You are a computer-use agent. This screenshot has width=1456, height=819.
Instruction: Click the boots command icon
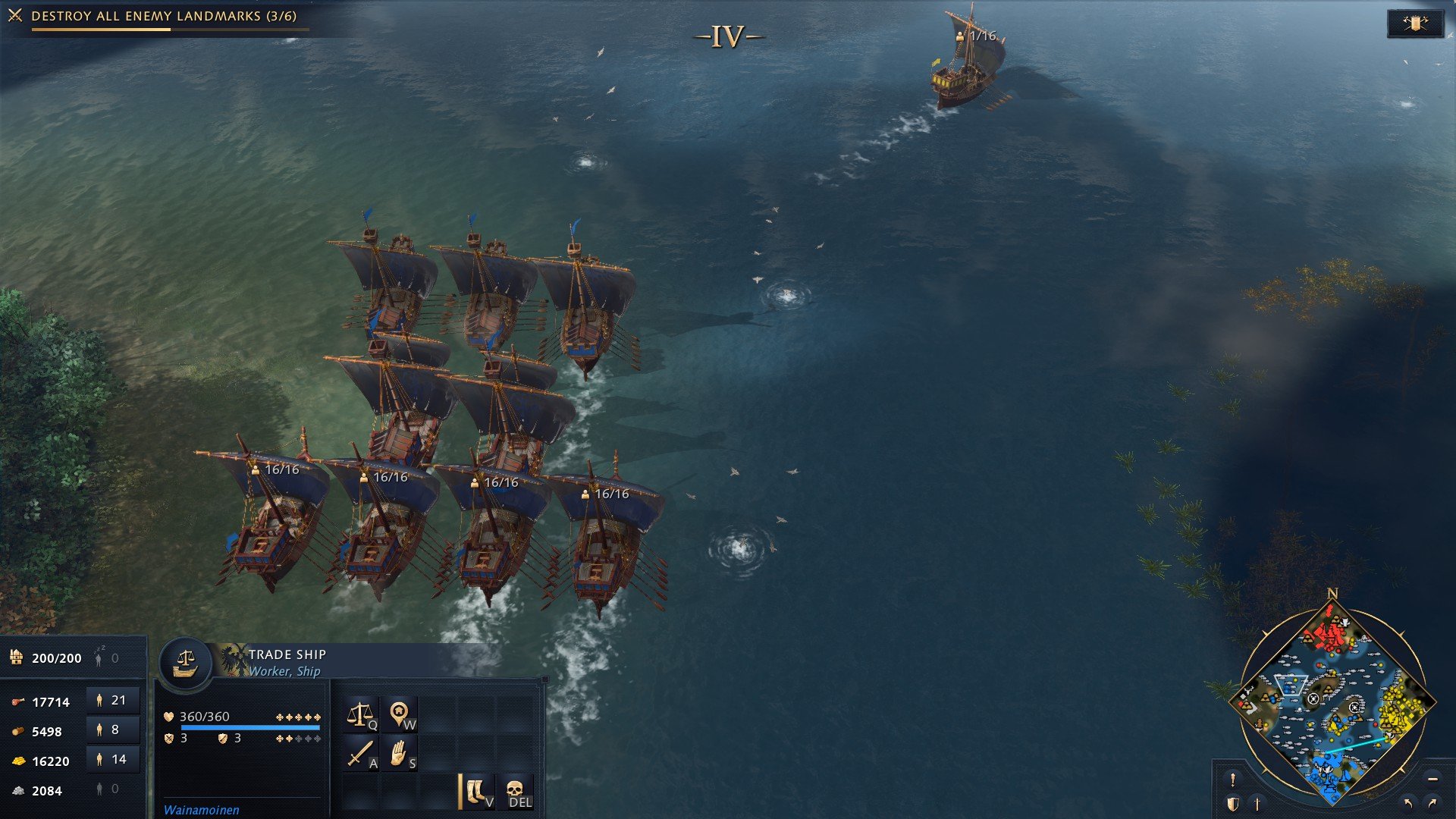477,792
